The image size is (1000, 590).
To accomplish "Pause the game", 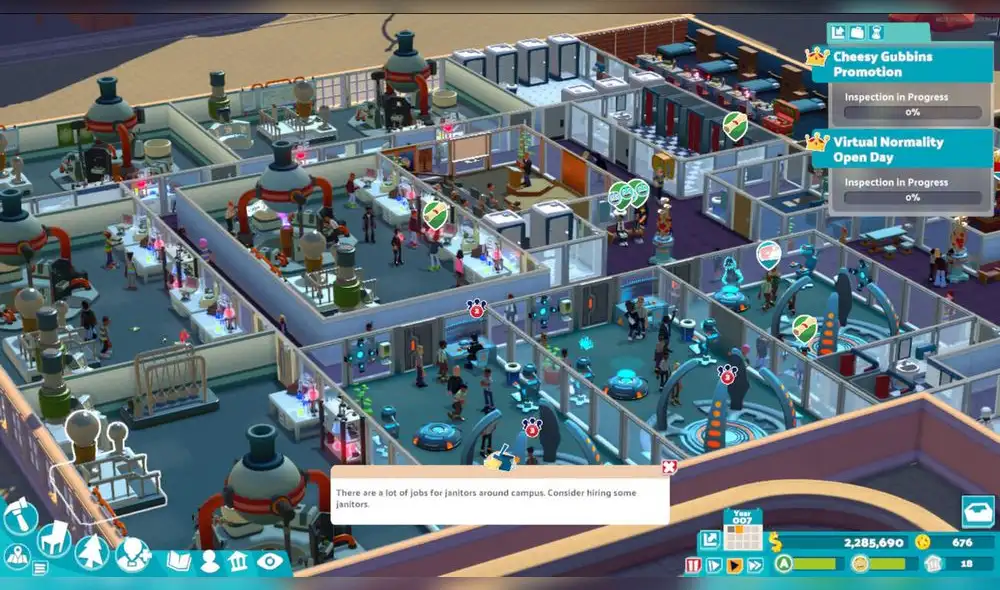I will tap(692, 566).
